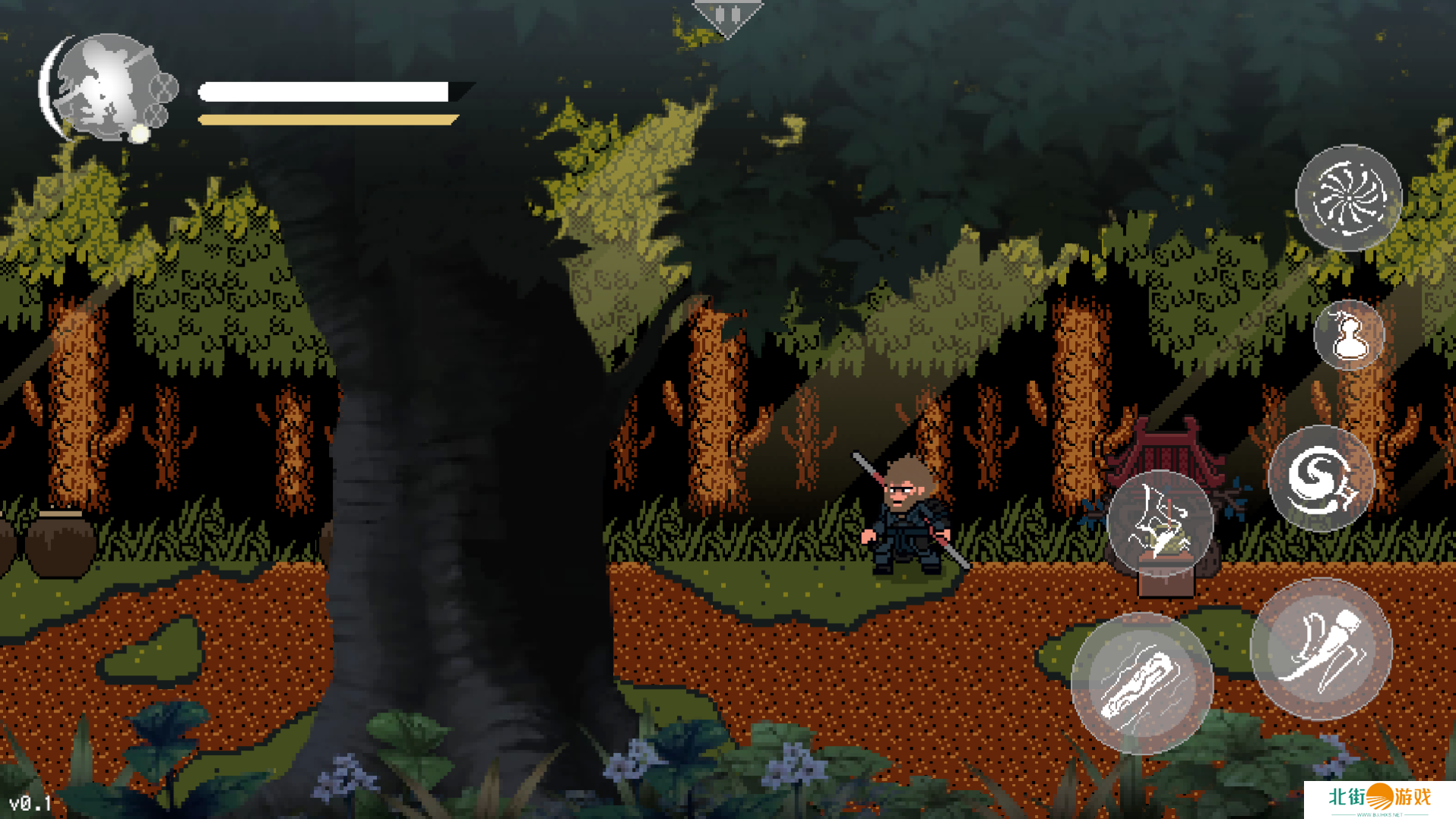Image resolution: width=1456 pixels, height=819 pixels.
Task: Tap the staff heavy attack button
Action: click(x=1141, y=683)
